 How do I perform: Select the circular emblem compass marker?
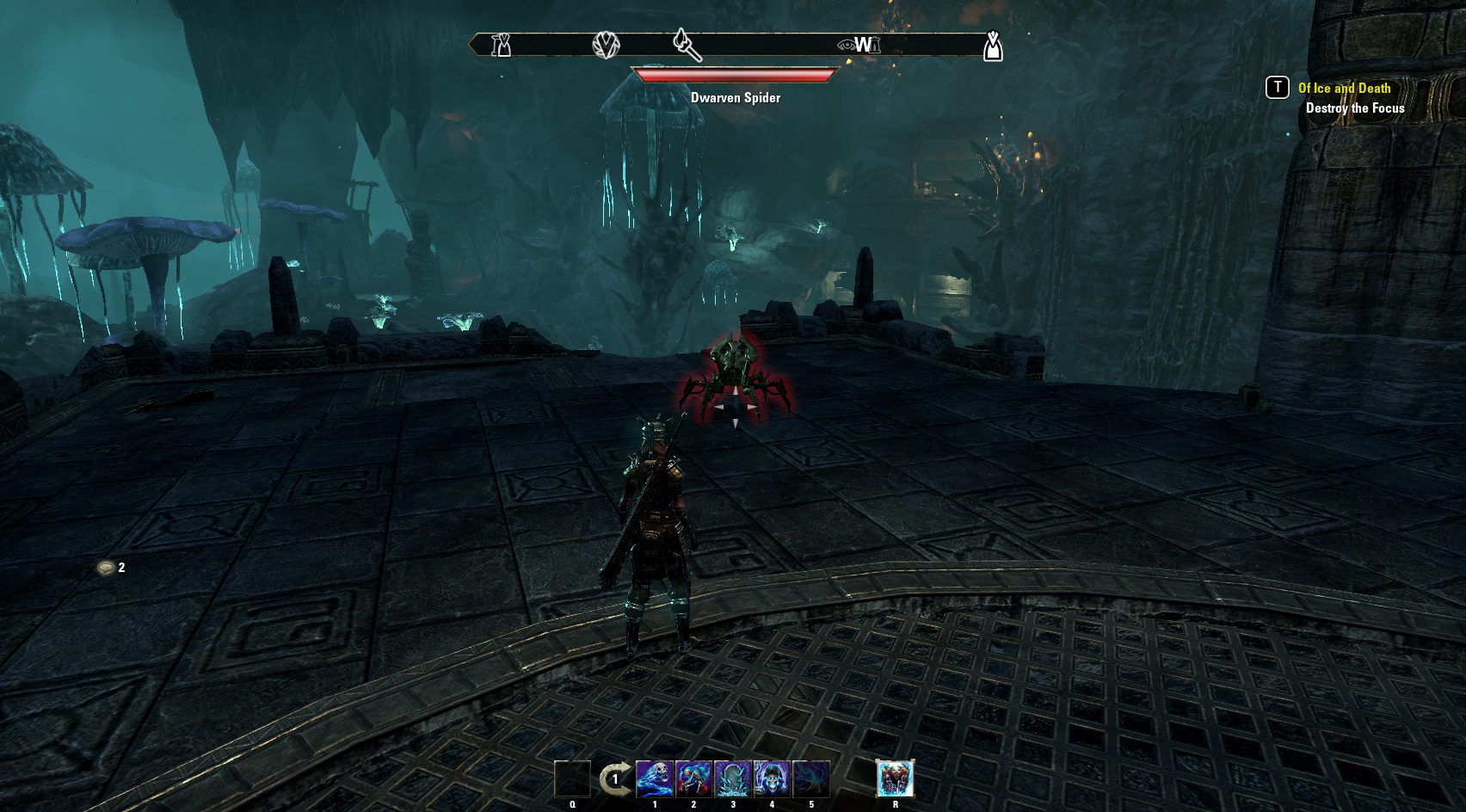(606, 45)
